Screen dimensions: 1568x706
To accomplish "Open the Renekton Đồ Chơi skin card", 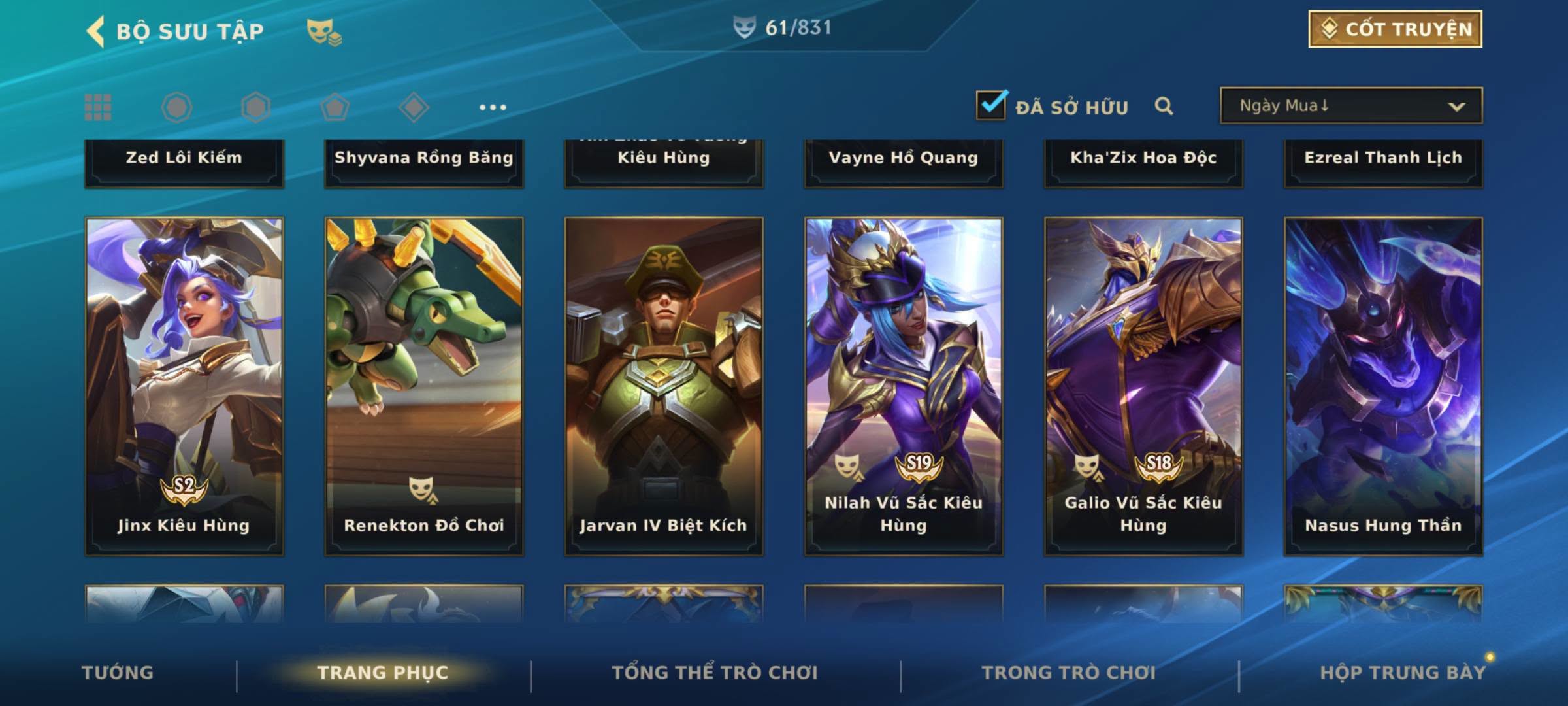I will pos(424,386).
